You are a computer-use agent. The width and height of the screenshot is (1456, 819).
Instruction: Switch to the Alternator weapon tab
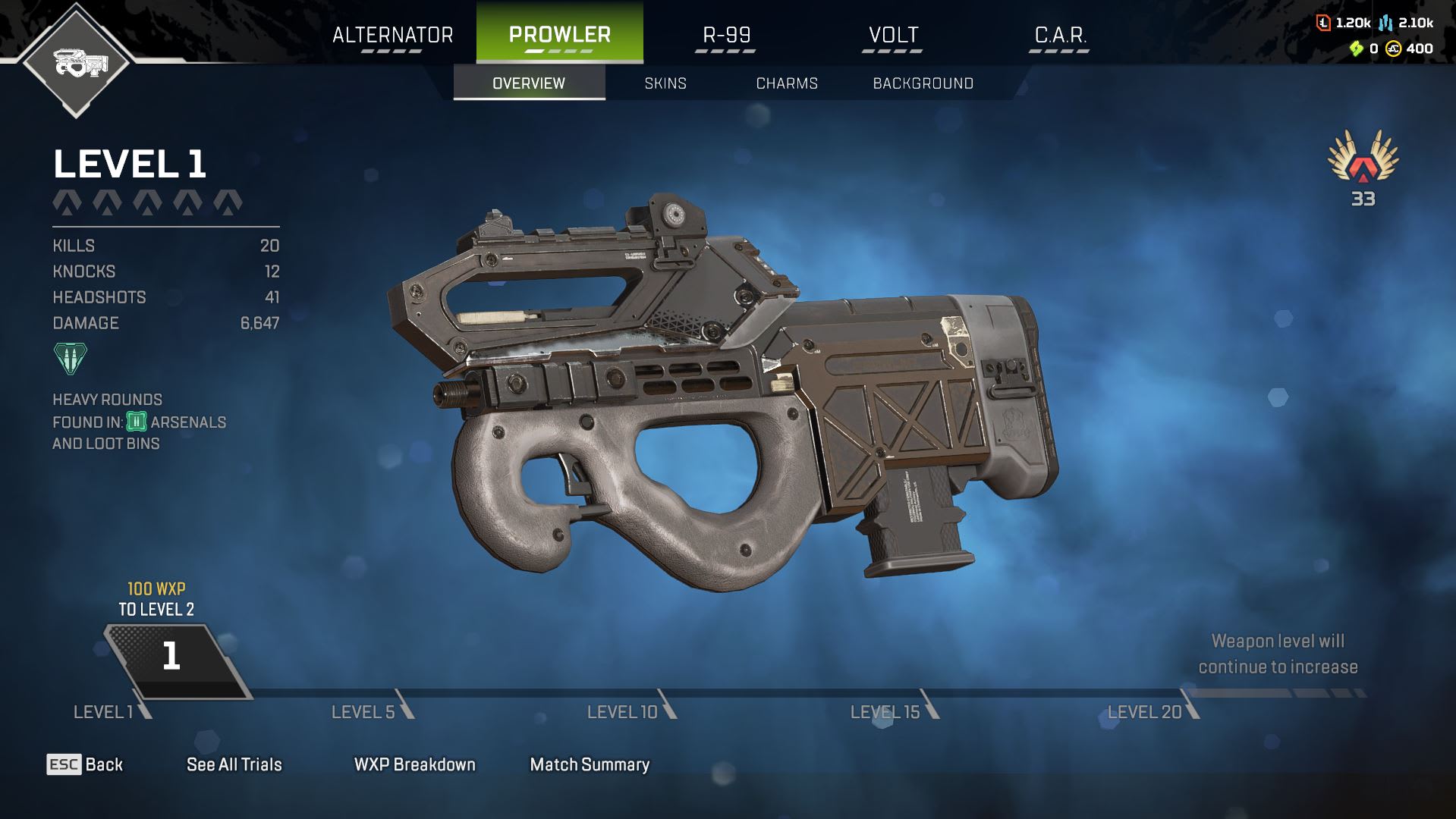coord(392,35)
